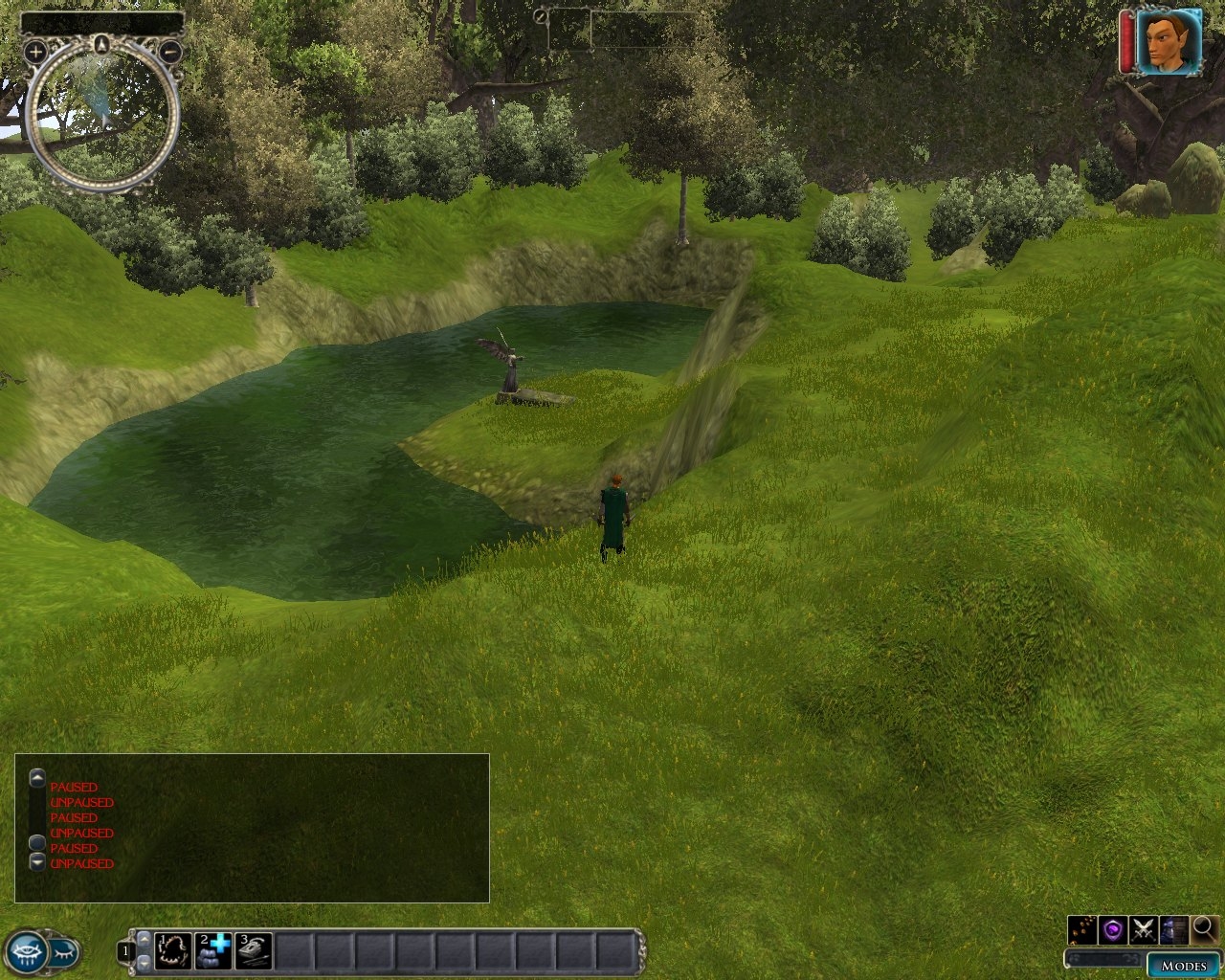This screenshot has height=980, width=1225.
Task: Switch to the next hotbar page with the down arrow
Action: tap(145, 961)
